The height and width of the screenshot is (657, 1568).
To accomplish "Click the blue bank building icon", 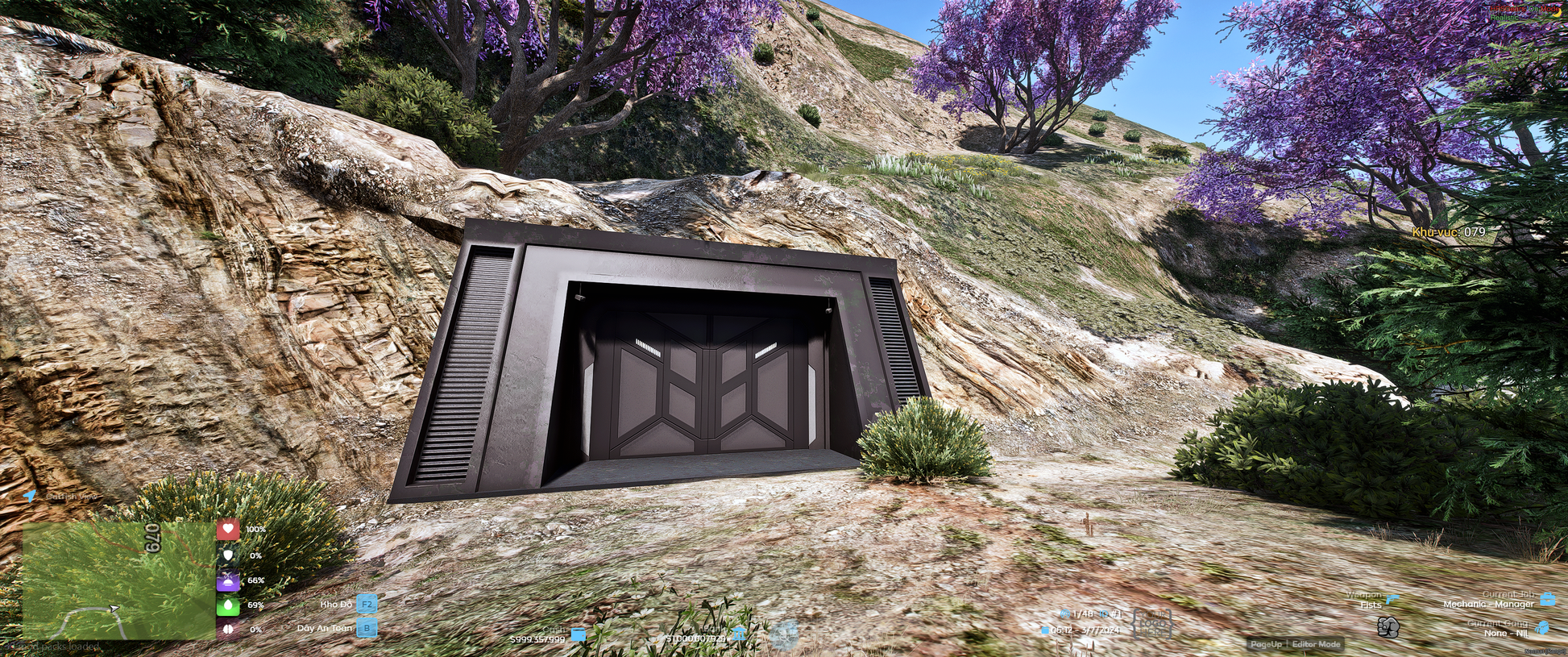I will [x=738, y=634].
